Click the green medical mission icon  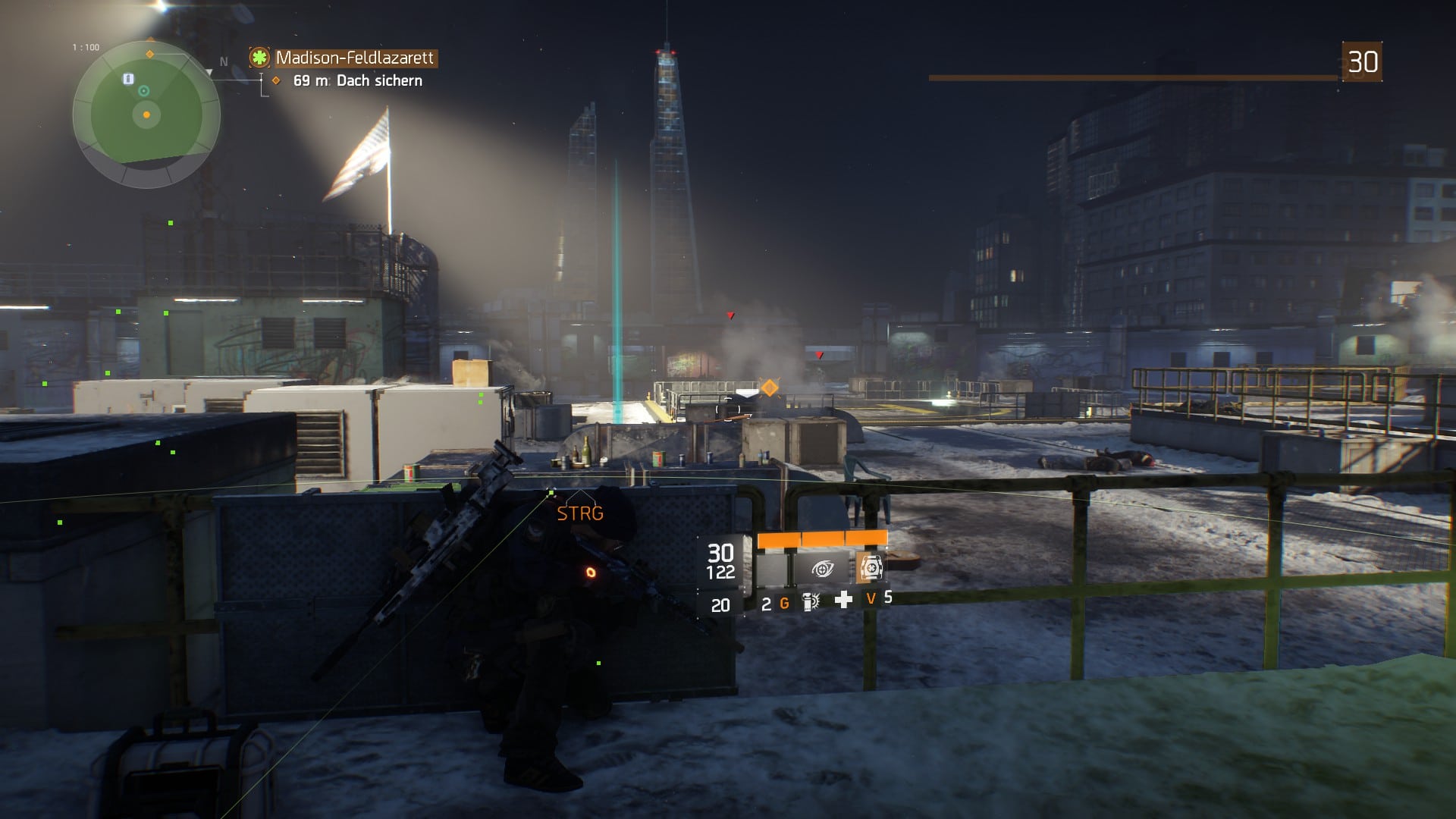[x=260, y=58]
